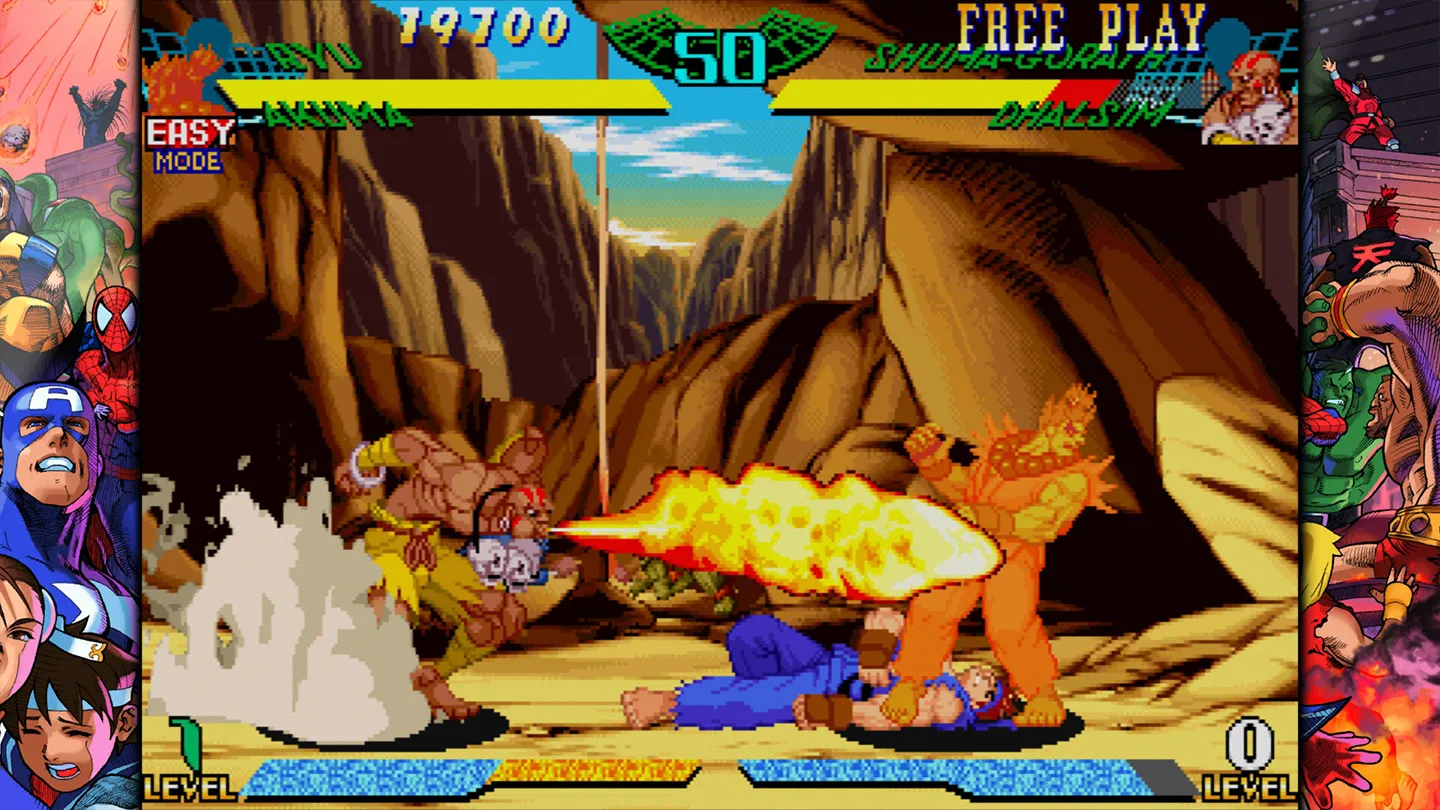Screen dimensions: 1440x810
Task: Click the LEVEL 0 counter at bottom right
Action: pos(1248,743)
